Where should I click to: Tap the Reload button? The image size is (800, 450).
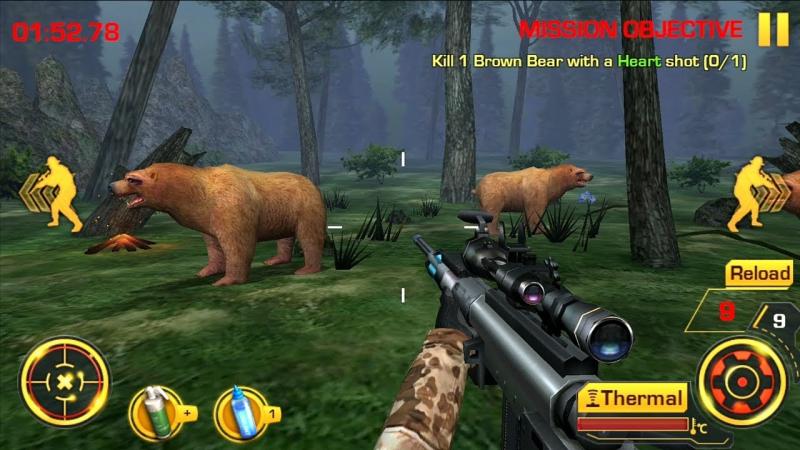759,273
